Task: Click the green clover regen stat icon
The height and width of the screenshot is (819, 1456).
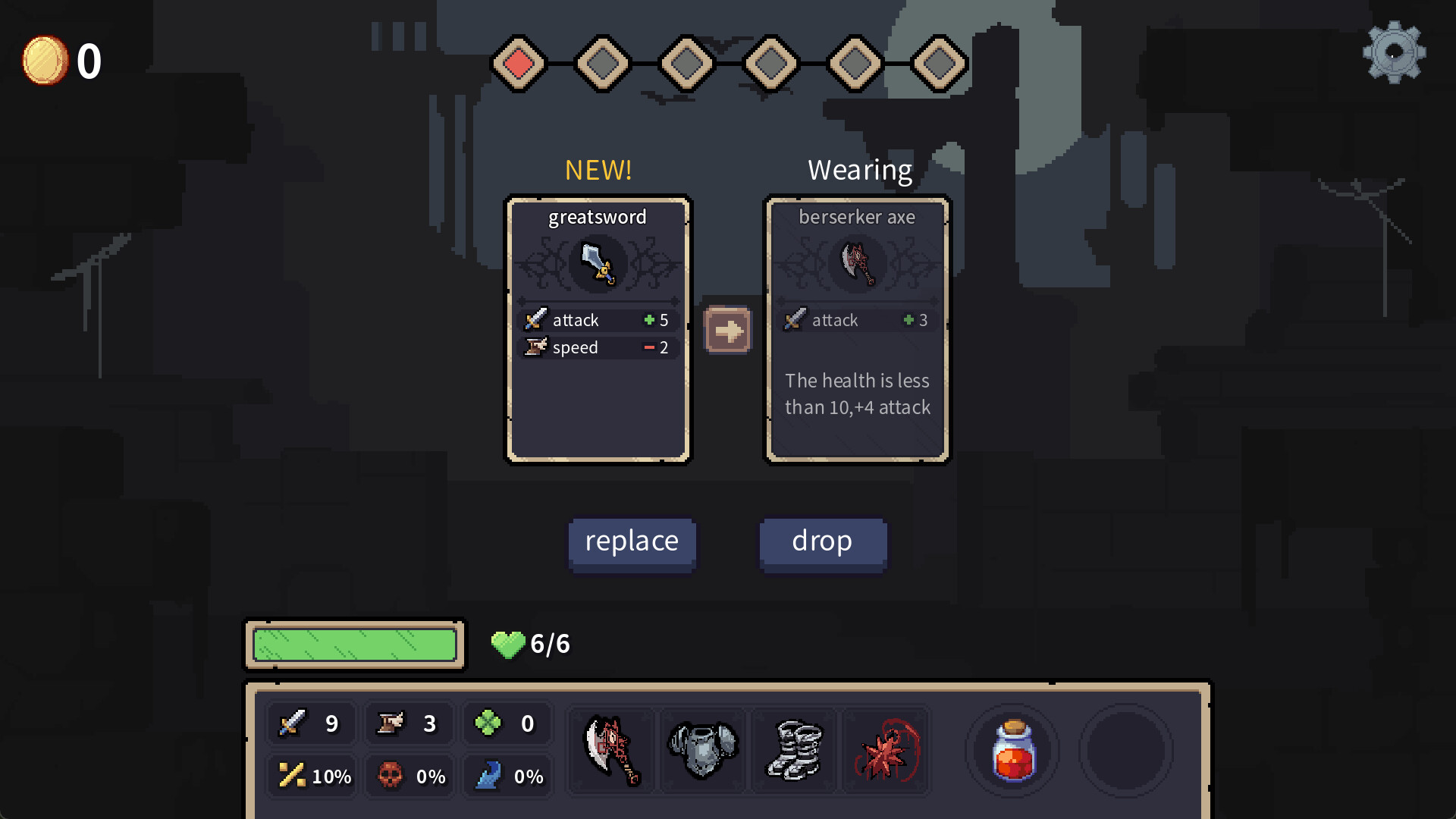Action: [489, 723]
